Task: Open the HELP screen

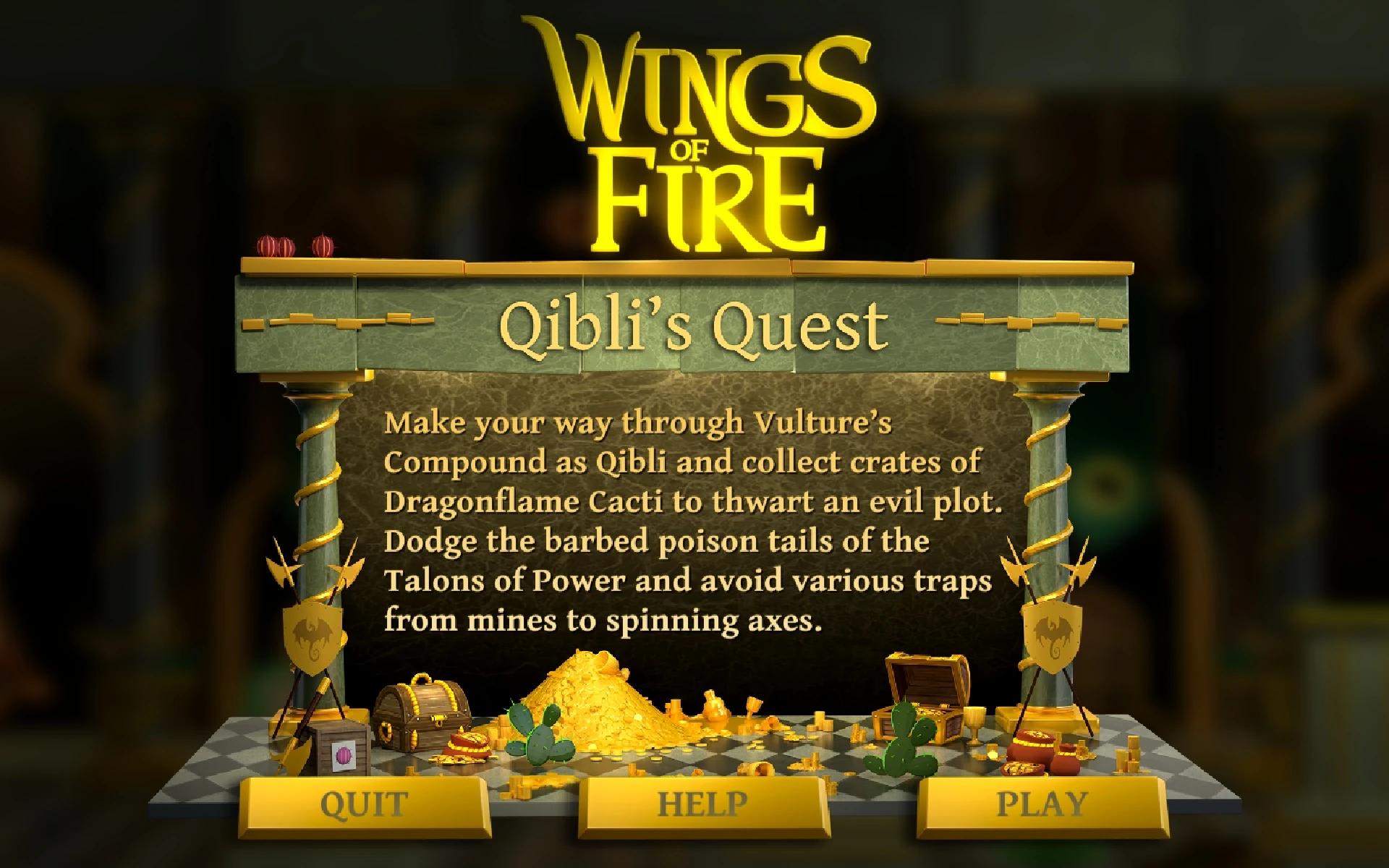Action: click(700, 801)
